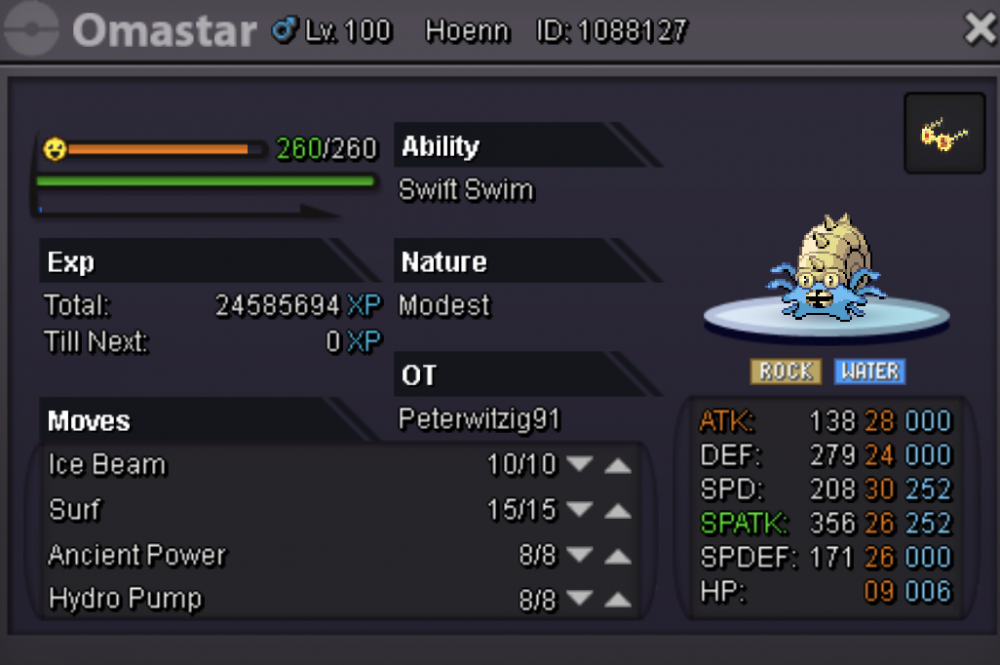
Task: Select the Hydro Pump move
Action: coord(125,599)
